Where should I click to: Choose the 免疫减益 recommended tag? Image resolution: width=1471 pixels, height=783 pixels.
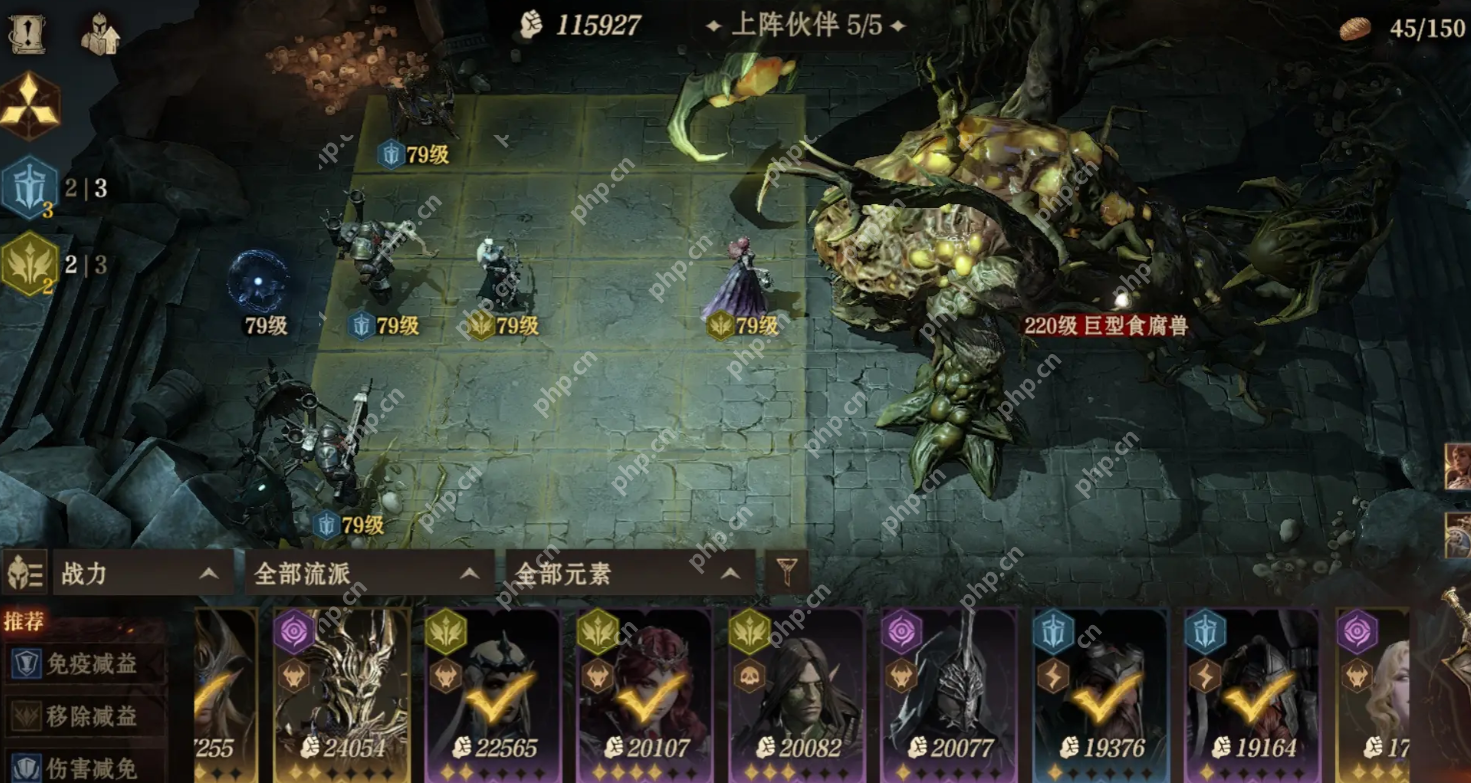(85, 664)
